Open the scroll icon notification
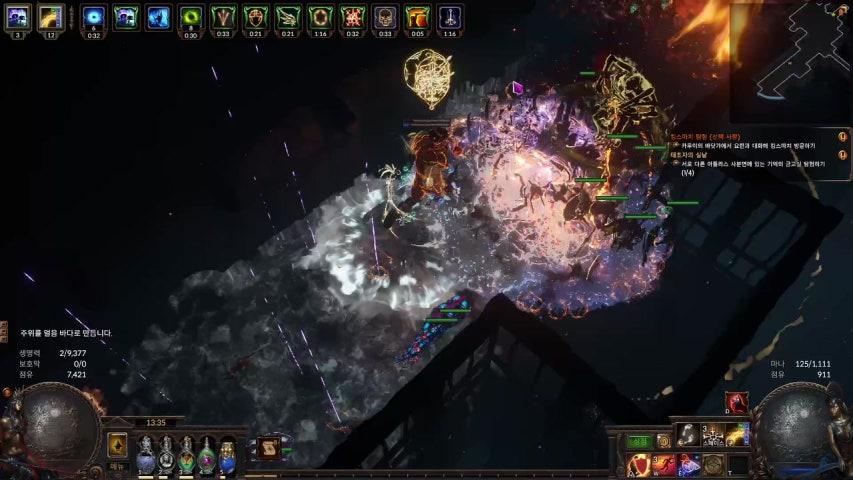 pos(268,449)
